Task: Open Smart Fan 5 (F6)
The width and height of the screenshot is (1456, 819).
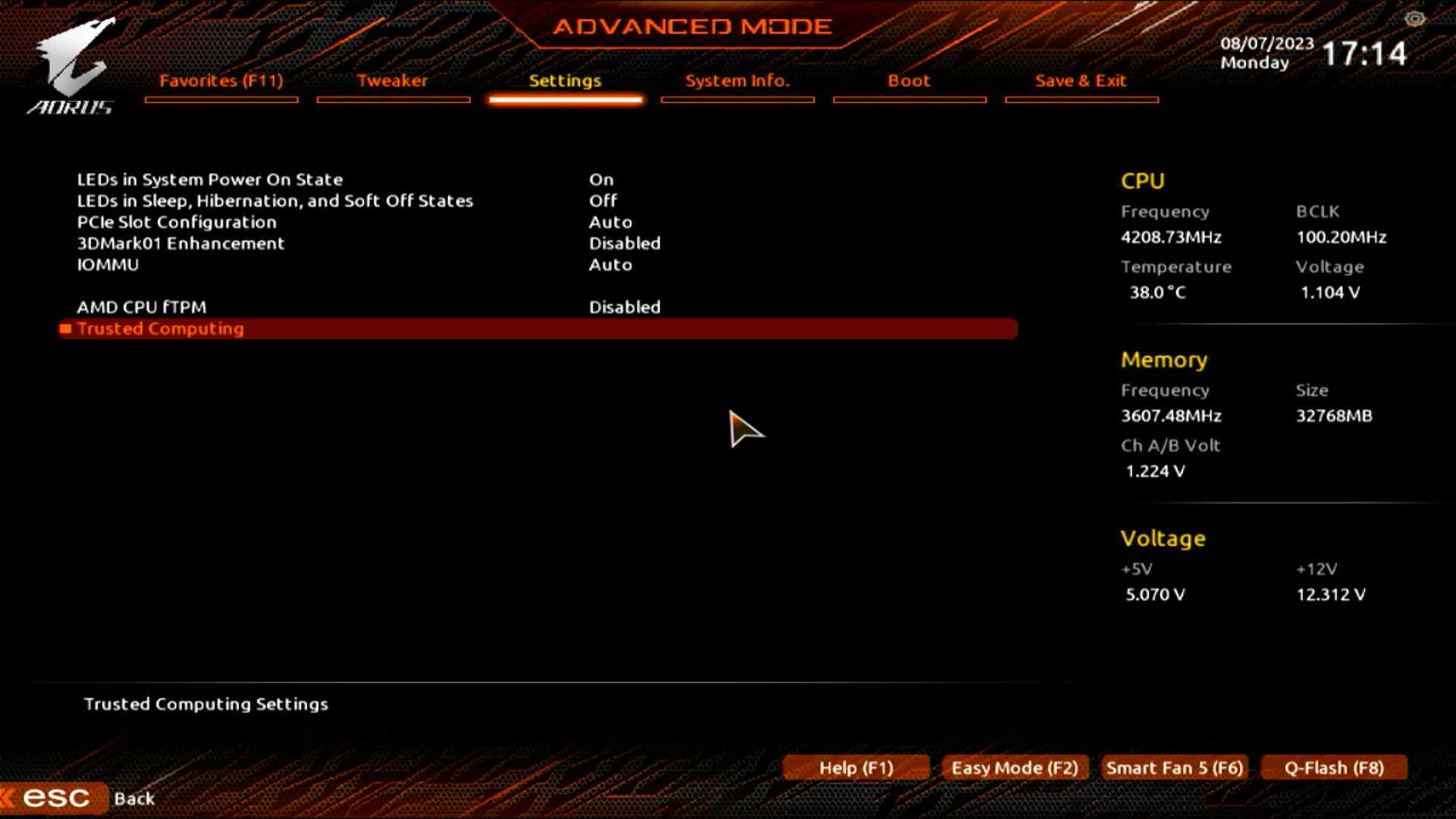Action: tap(1175, 767)
